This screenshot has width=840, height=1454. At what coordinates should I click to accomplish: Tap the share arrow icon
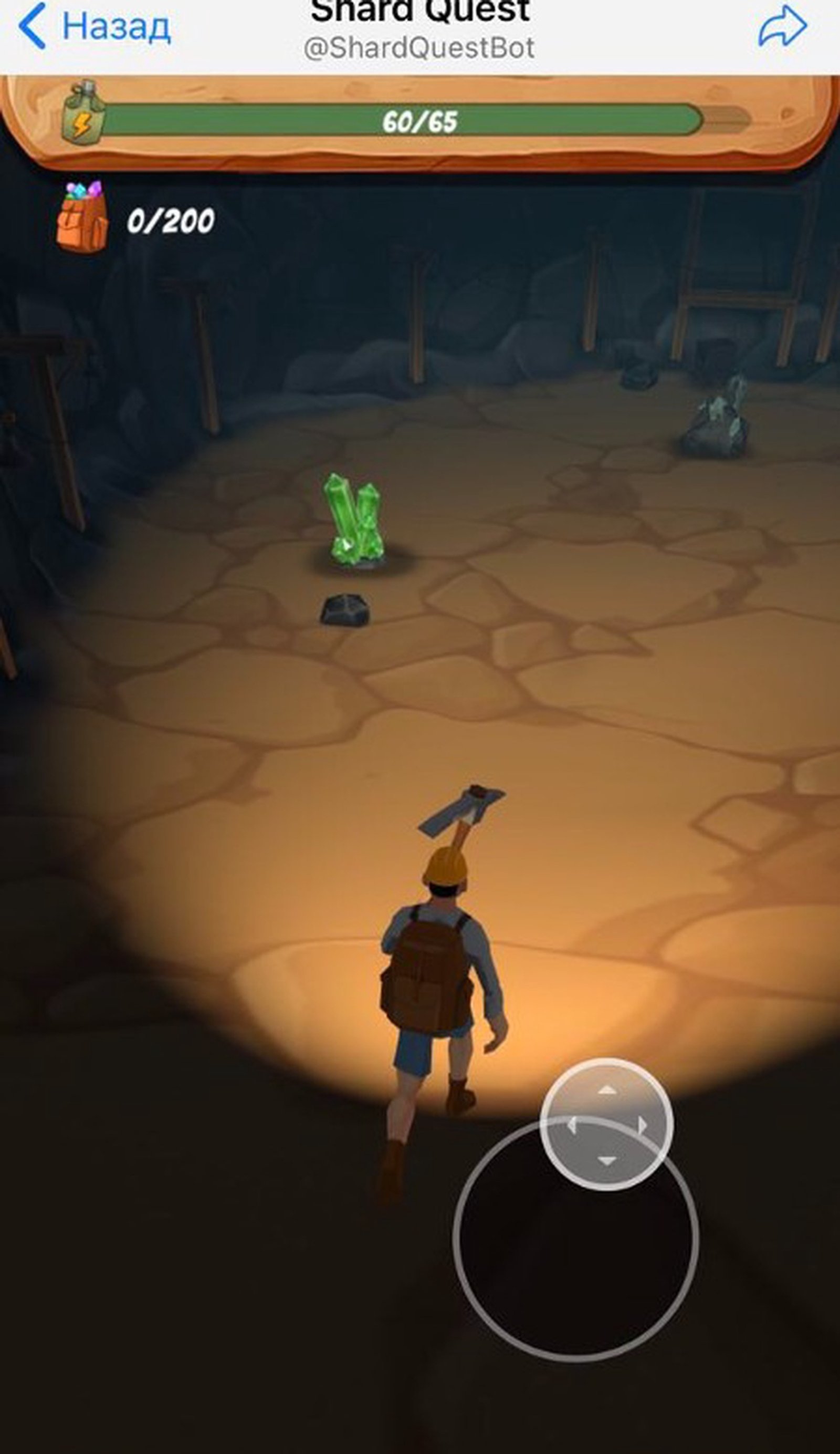point(782,26)
